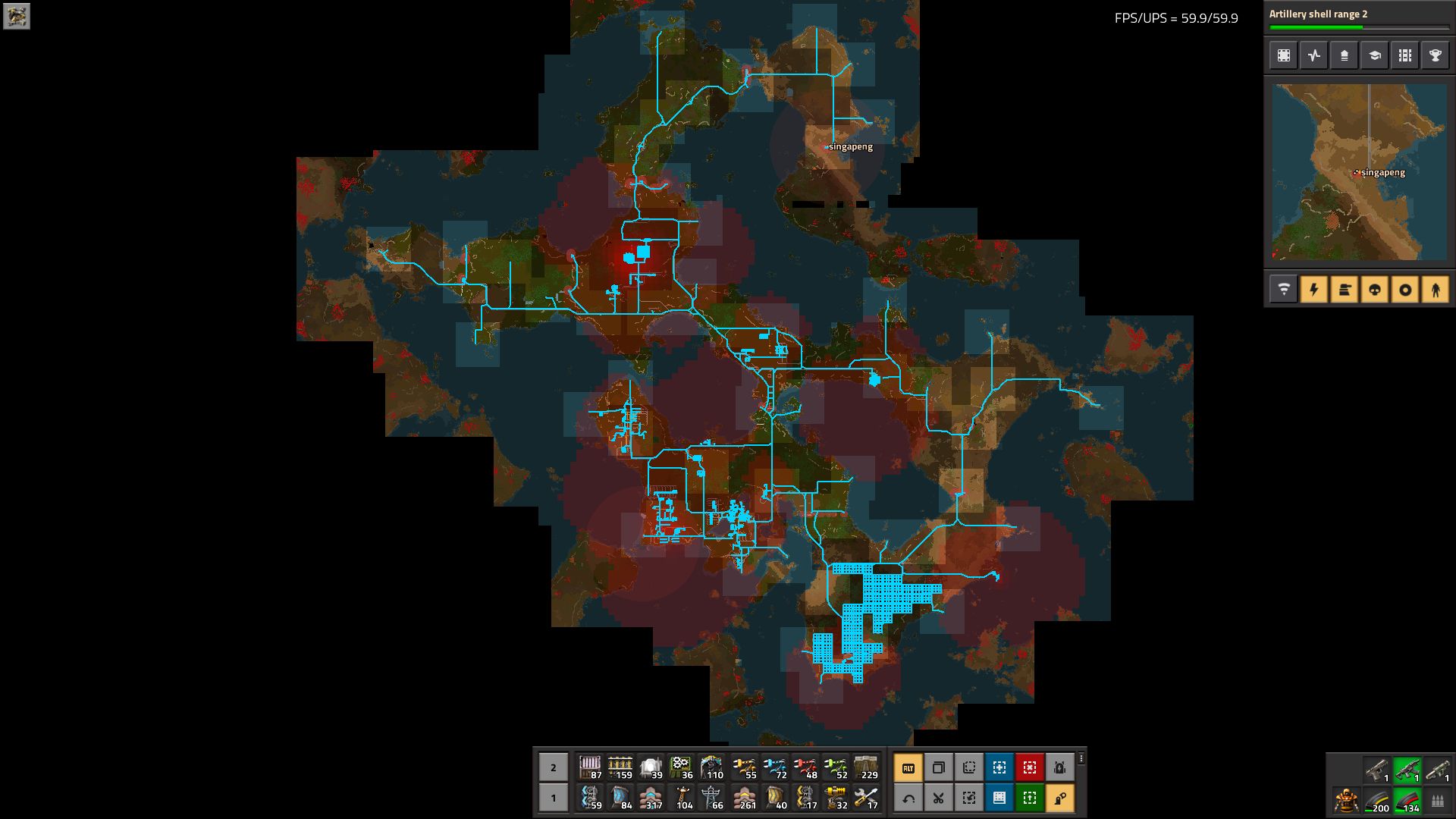The width and height of the screenshot is (1456, 819).
Task: Create a new blueprint with the blue shortcut
Action: point(999,767)
